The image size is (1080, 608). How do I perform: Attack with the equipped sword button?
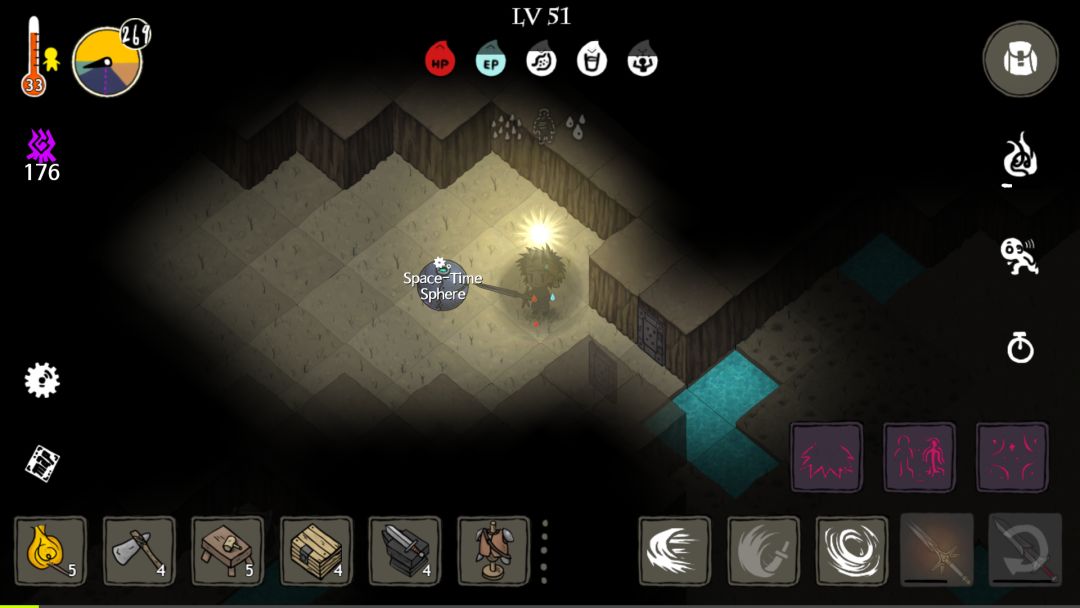tap(937, 550)
